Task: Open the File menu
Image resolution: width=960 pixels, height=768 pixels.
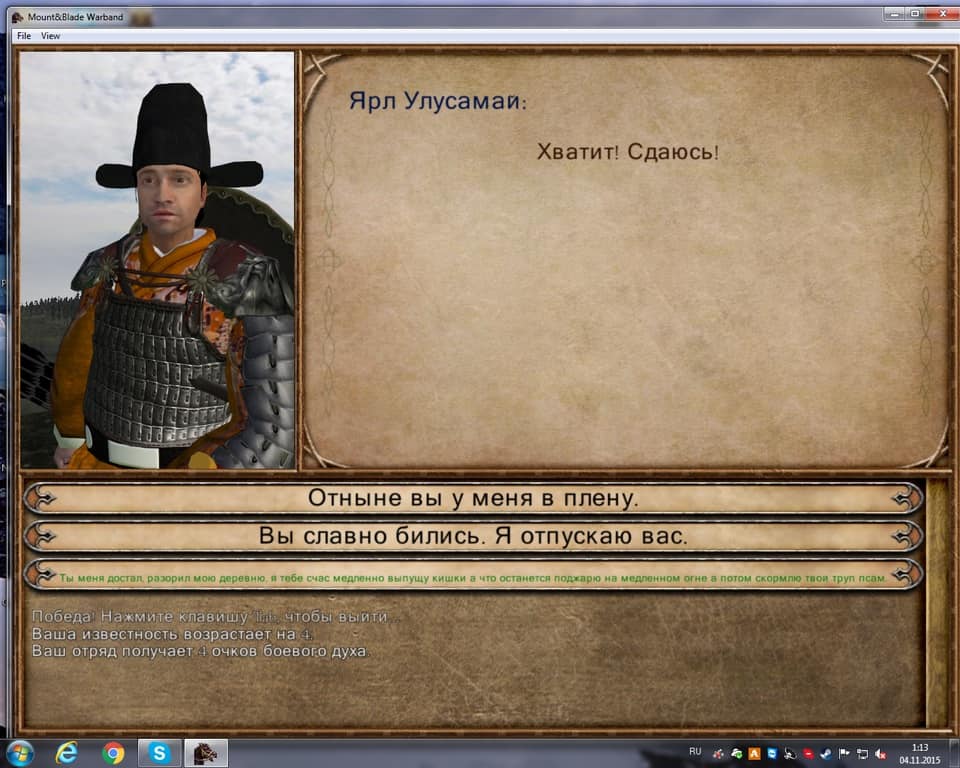Action: (x=24, y=36)
